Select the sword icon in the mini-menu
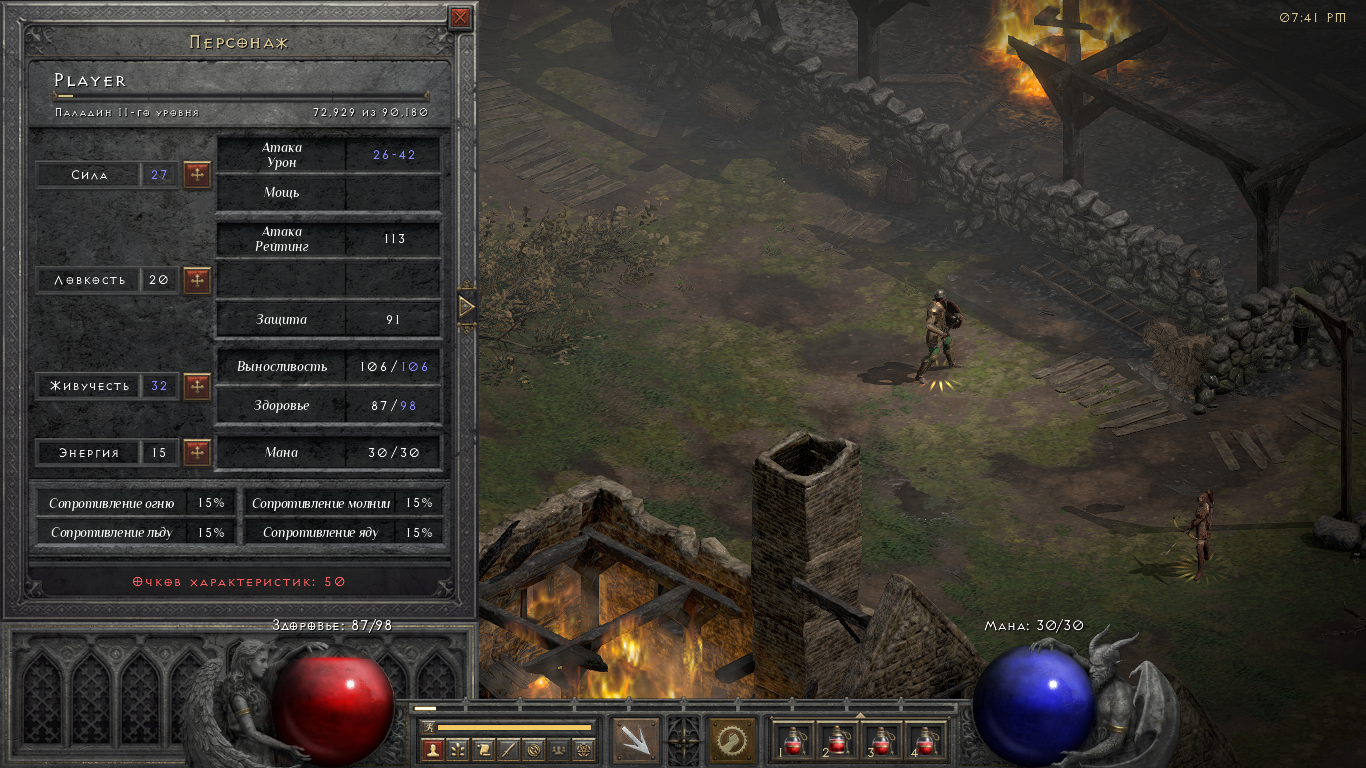The width and height of the screenshot is (1366, 768). [x=508, y=749]
